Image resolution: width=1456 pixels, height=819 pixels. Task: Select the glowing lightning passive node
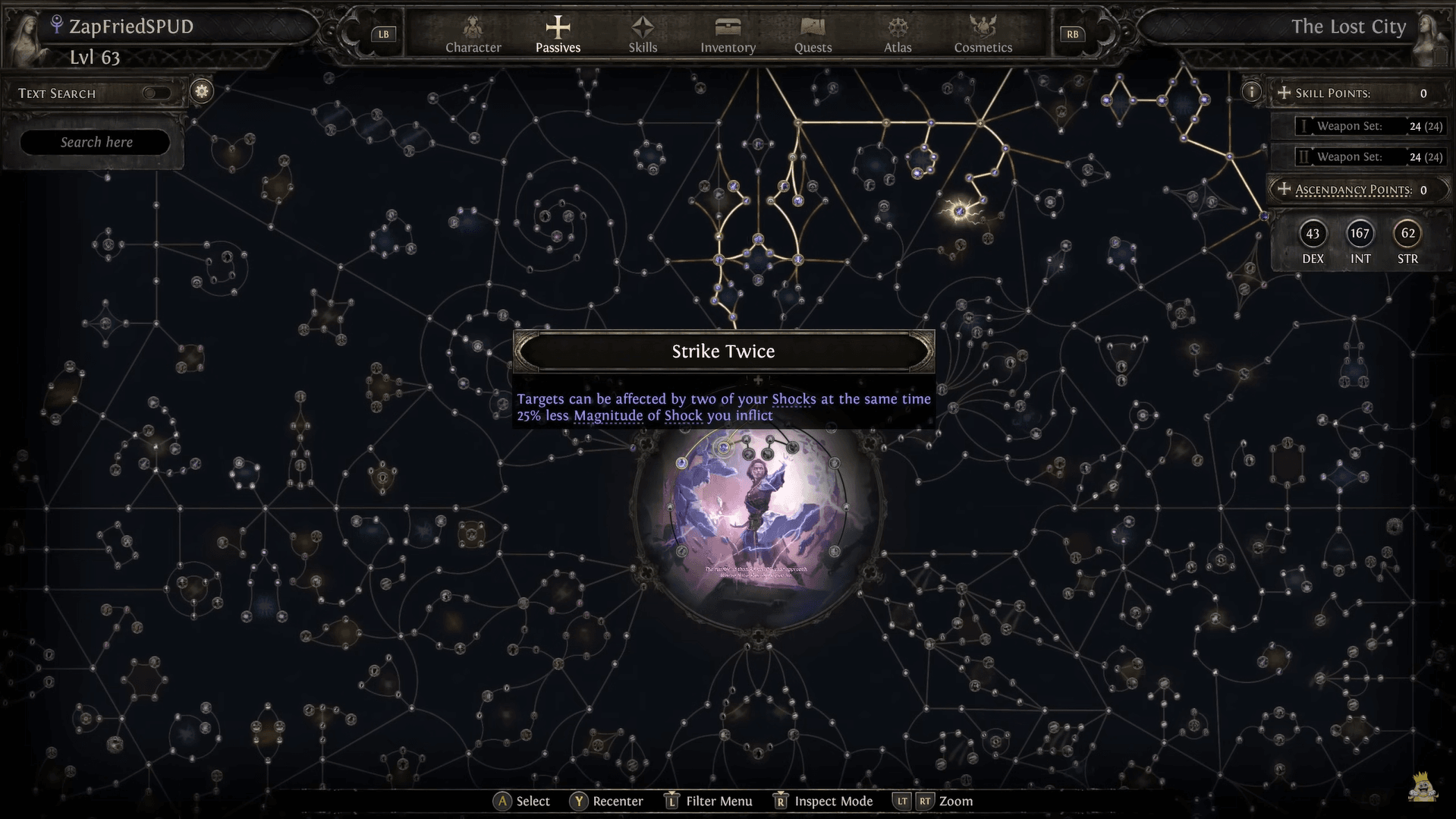(x=960, y=211)
